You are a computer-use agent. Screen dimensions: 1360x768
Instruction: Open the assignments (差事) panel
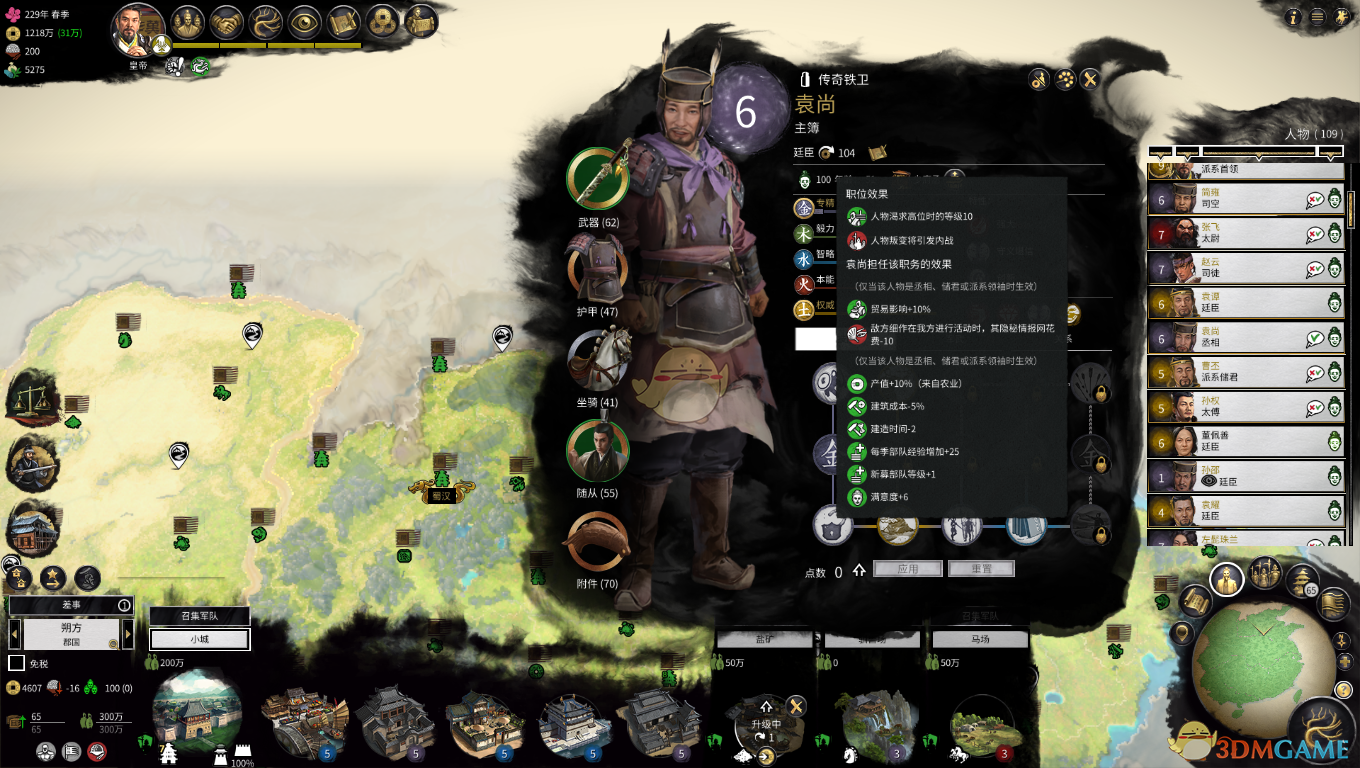[x=70, y=605]
